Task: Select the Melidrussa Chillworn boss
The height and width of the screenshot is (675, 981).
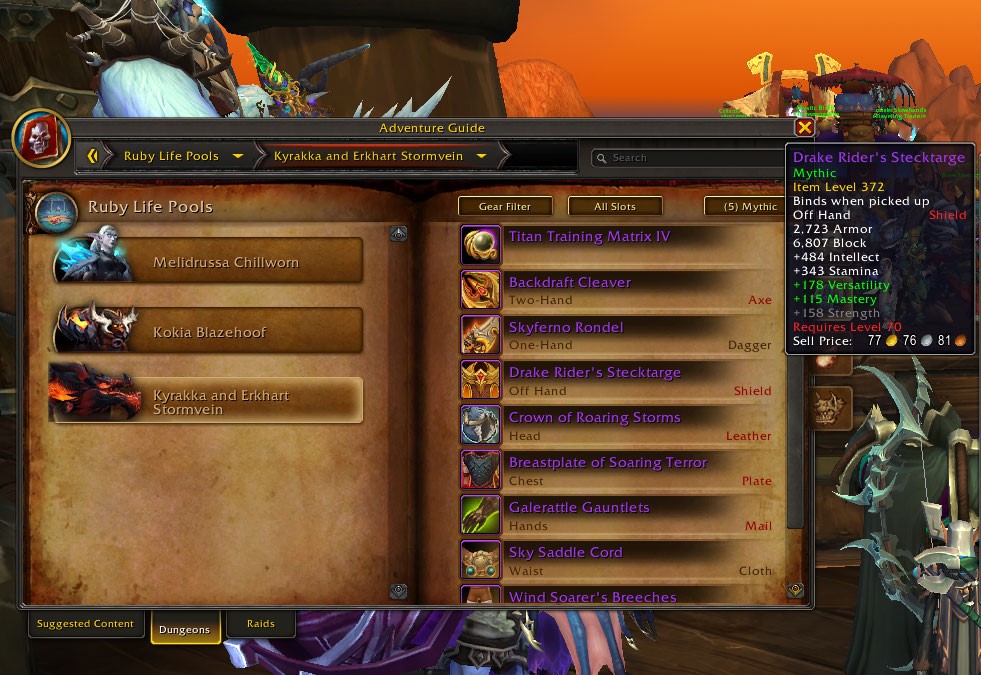Action: point(208,262)
